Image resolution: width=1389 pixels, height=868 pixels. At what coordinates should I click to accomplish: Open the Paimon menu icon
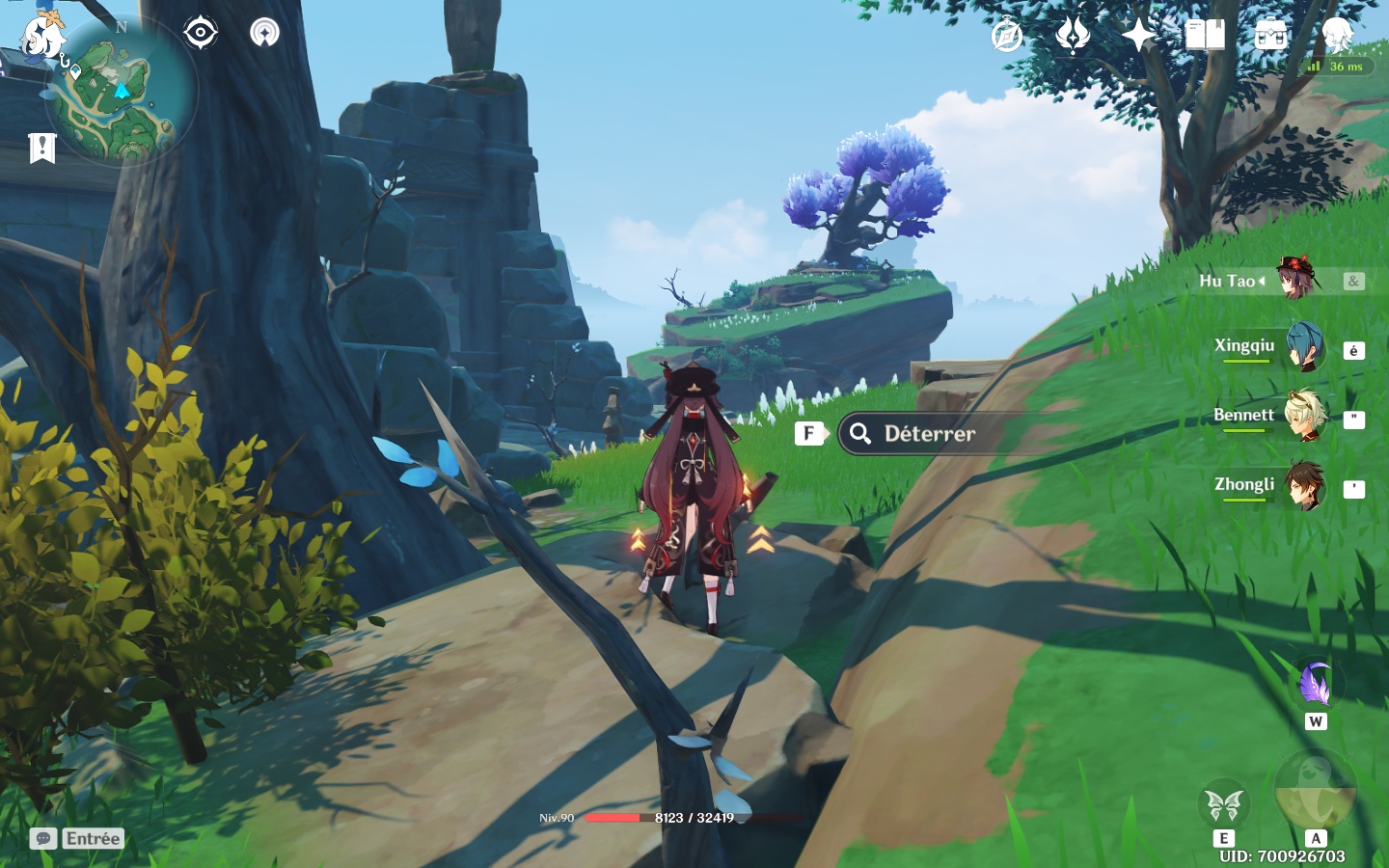(x=41, y=39)
